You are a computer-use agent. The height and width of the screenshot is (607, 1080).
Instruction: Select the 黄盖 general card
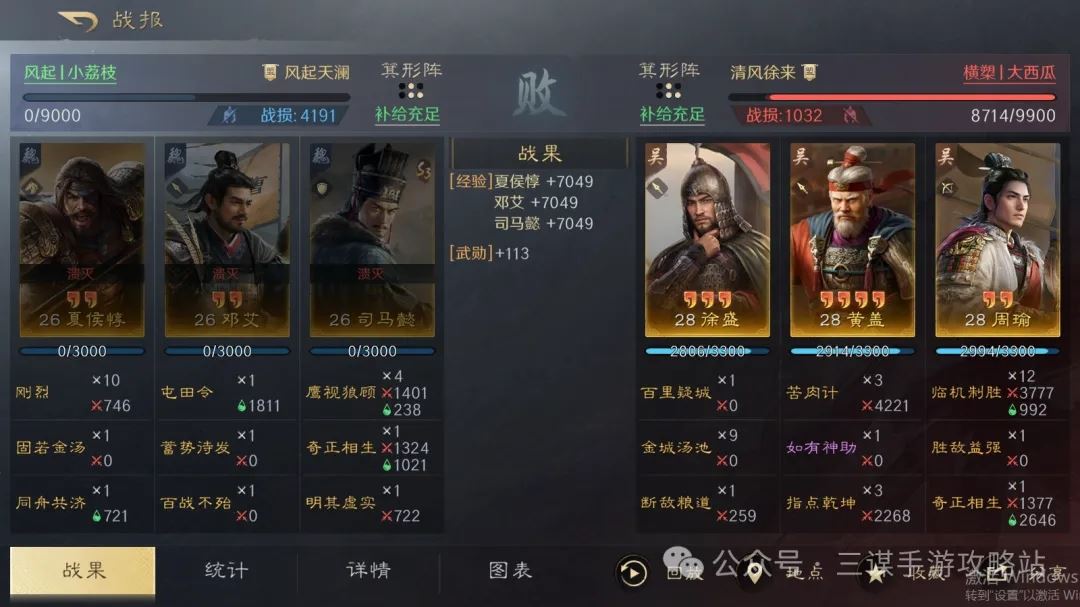(x=852, y=240)
